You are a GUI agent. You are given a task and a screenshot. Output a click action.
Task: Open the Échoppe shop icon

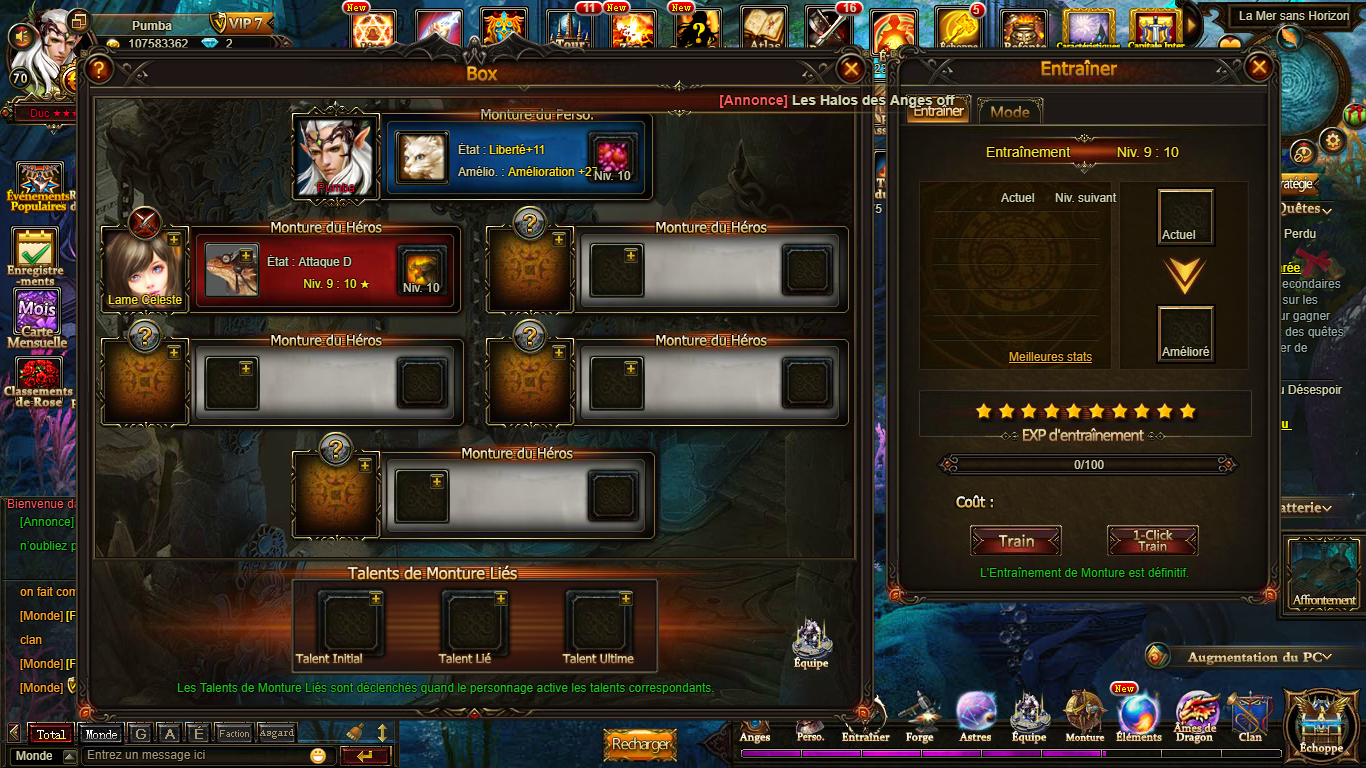pos(1321,724)
